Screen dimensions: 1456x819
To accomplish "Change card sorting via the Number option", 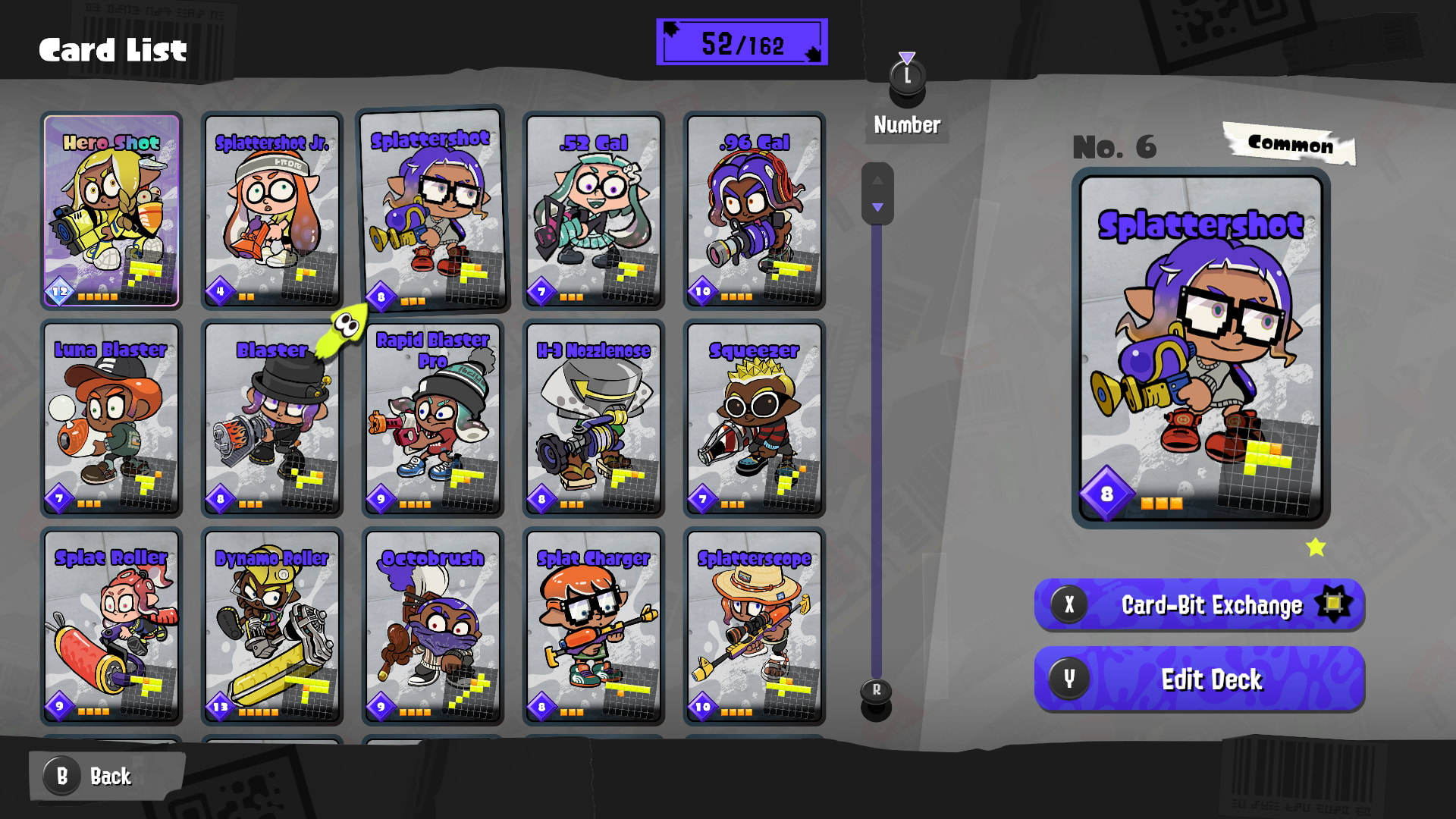I will 907,125.
